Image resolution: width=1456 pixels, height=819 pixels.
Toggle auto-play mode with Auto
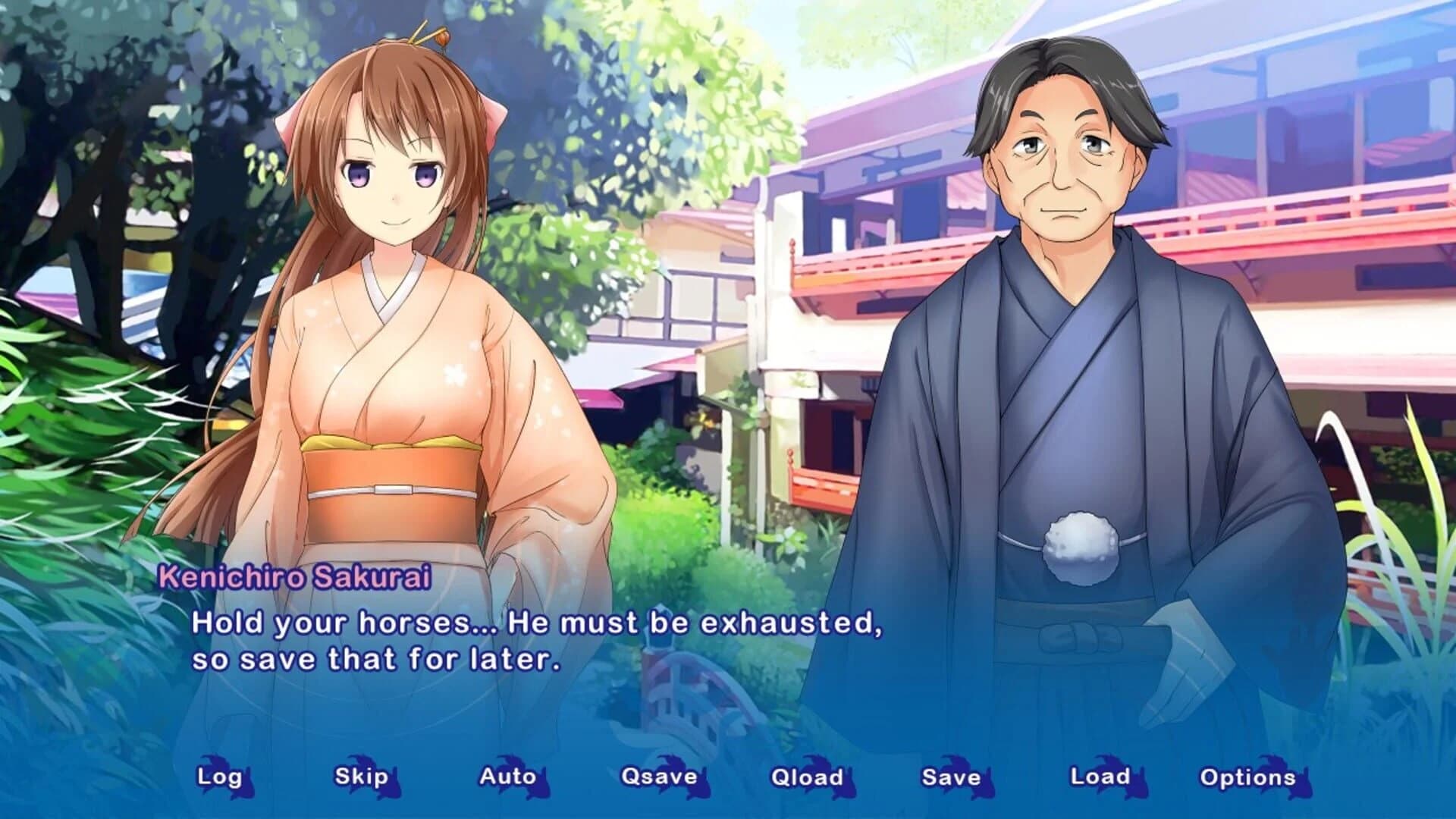pos(507,777)
